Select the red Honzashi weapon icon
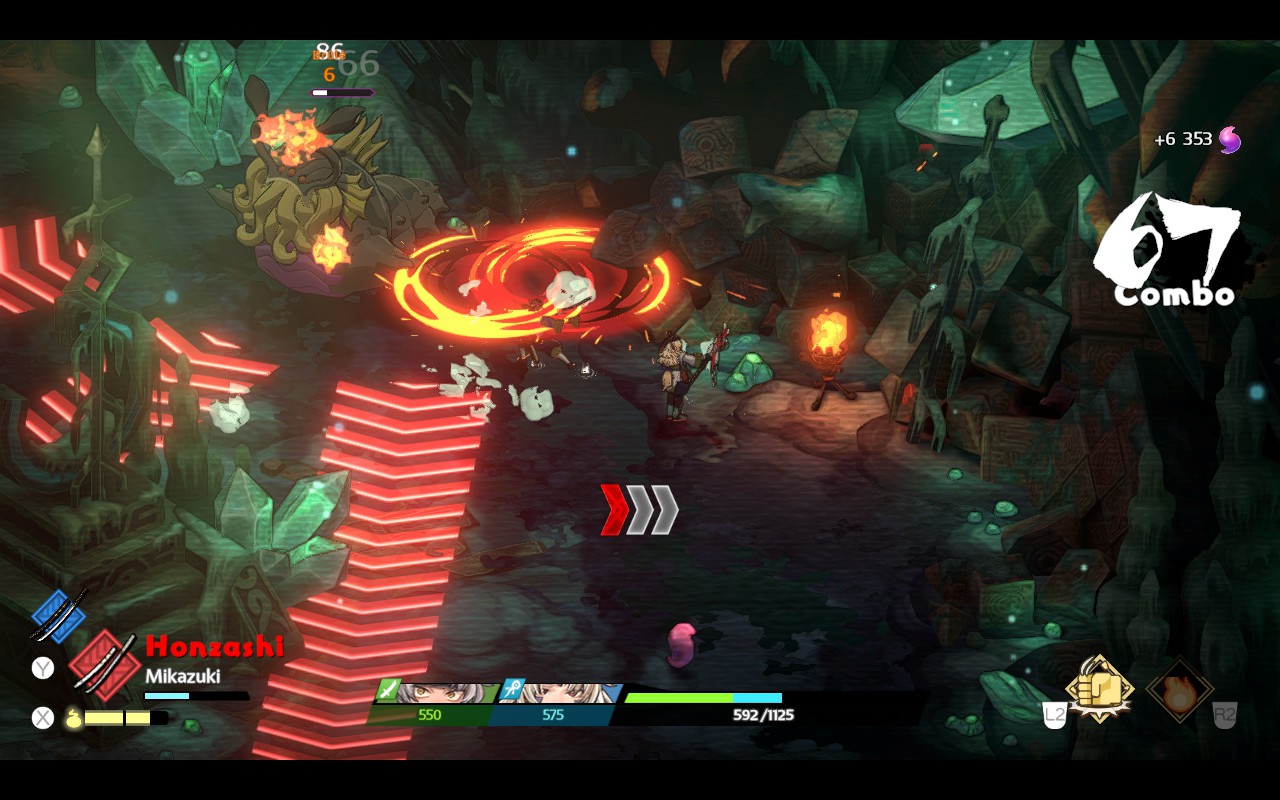Screen dimensions: 1280x800 click(105, 664)
